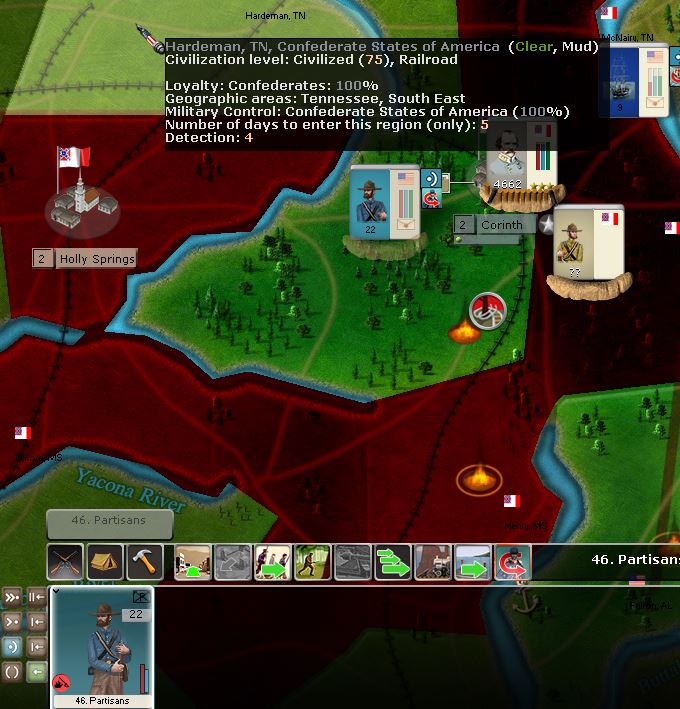This screenshot has width=680, height=709.
Task: Click the double-chevron button in the posture panel
Action: point(12,597)
